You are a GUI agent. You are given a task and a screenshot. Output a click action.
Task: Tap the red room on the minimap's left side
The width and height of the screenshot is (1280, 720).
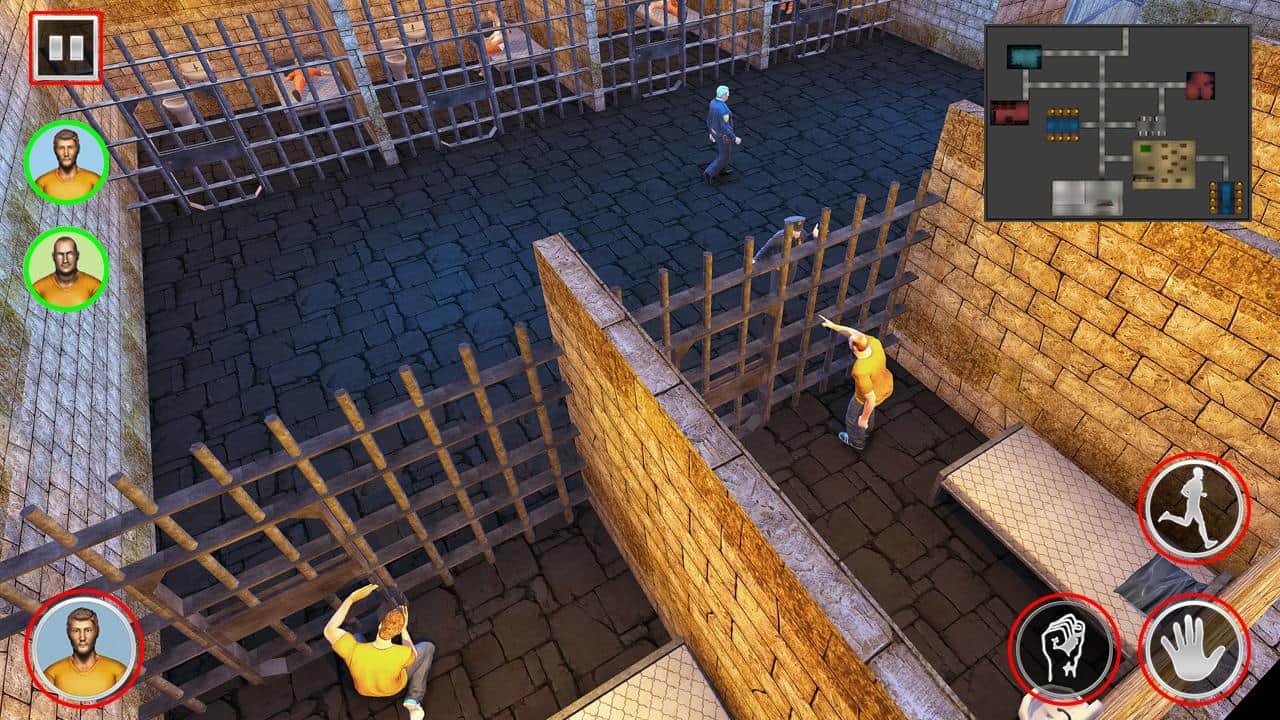(x=1009, y=113)
